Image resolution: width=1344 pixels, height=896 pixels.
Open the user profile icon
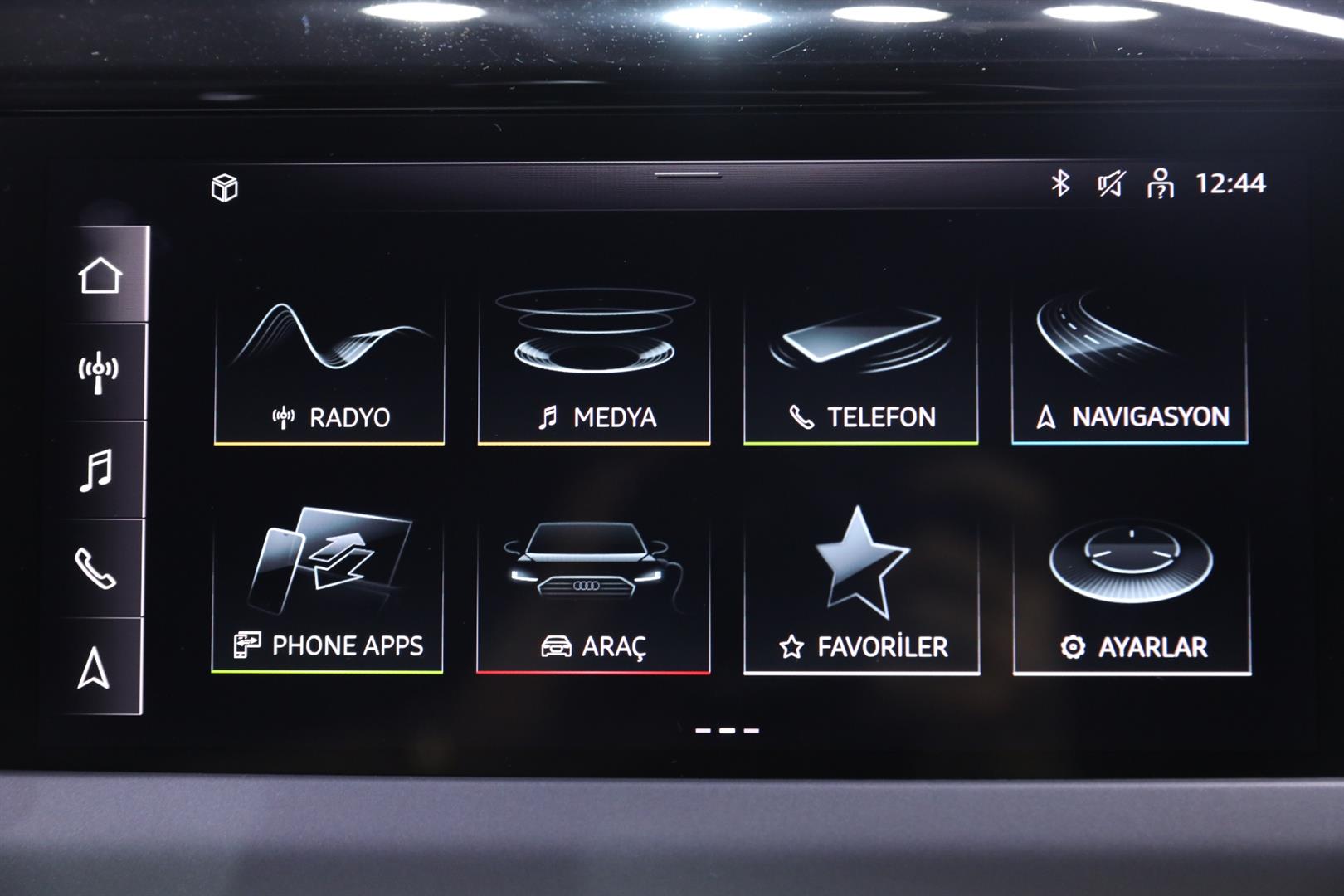(x=1160, y=183)
